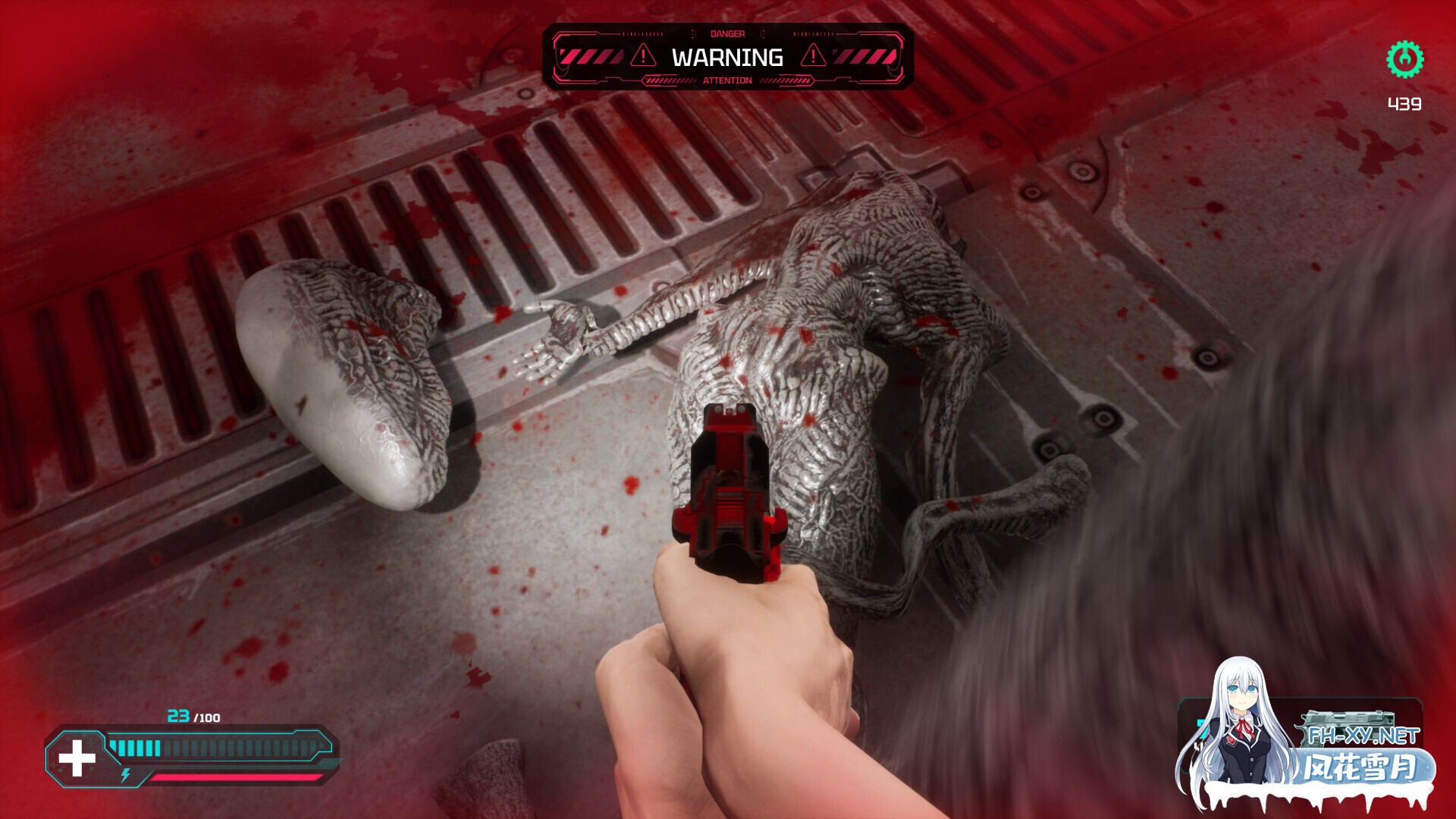Select the white medical cross health icon
This screenshot has height=819, width=1456.
[77, 759]
